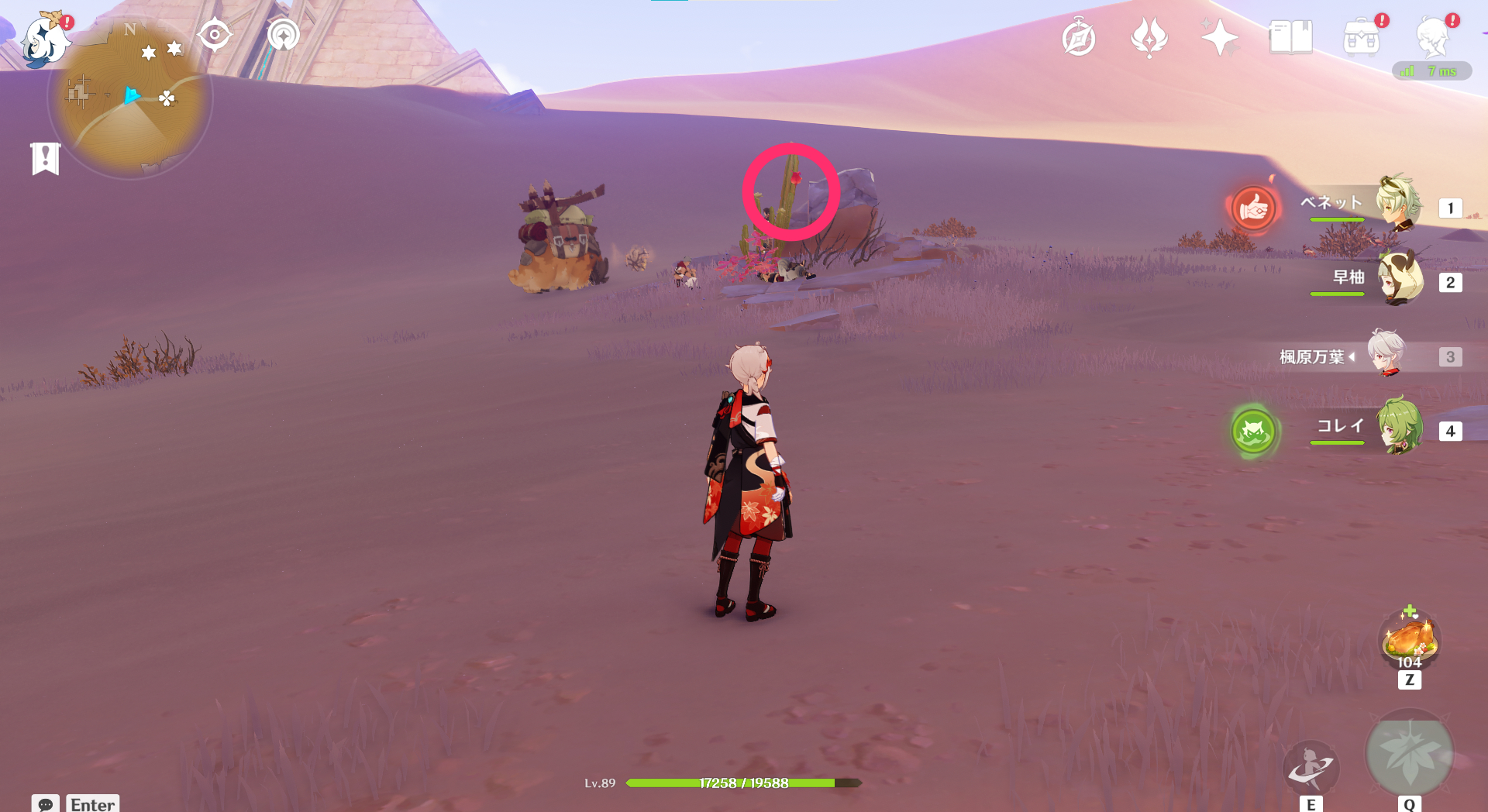The image size is (1488, 812).
Task: Open the Events overview compass icon
Action: [x=1079, y=36]
